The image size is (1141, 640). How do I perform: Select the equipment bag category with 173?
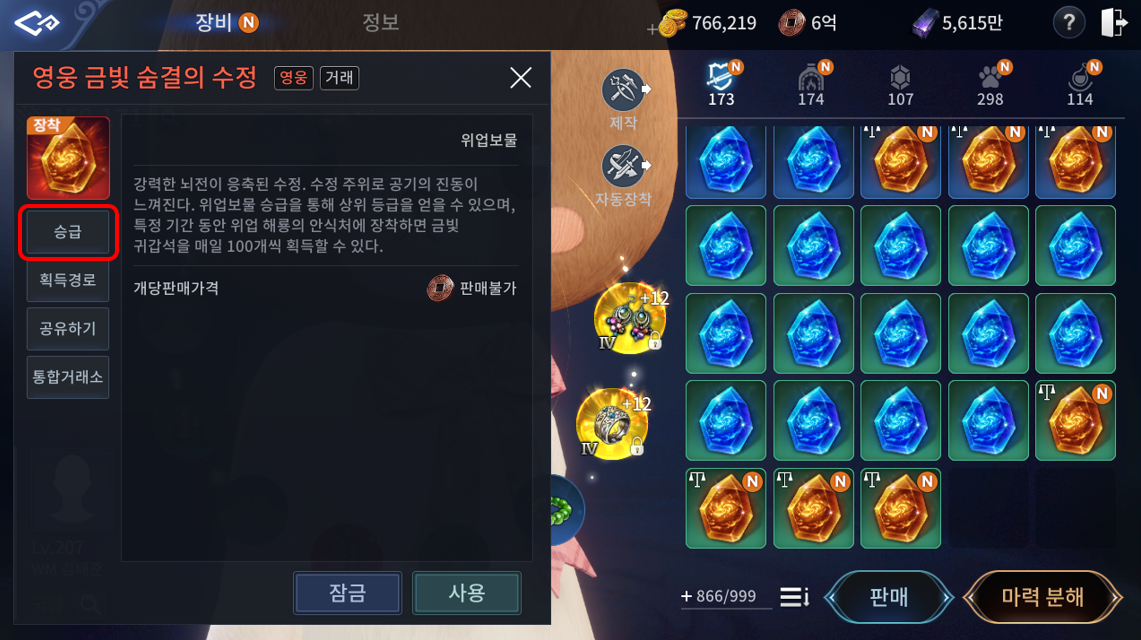720,82
